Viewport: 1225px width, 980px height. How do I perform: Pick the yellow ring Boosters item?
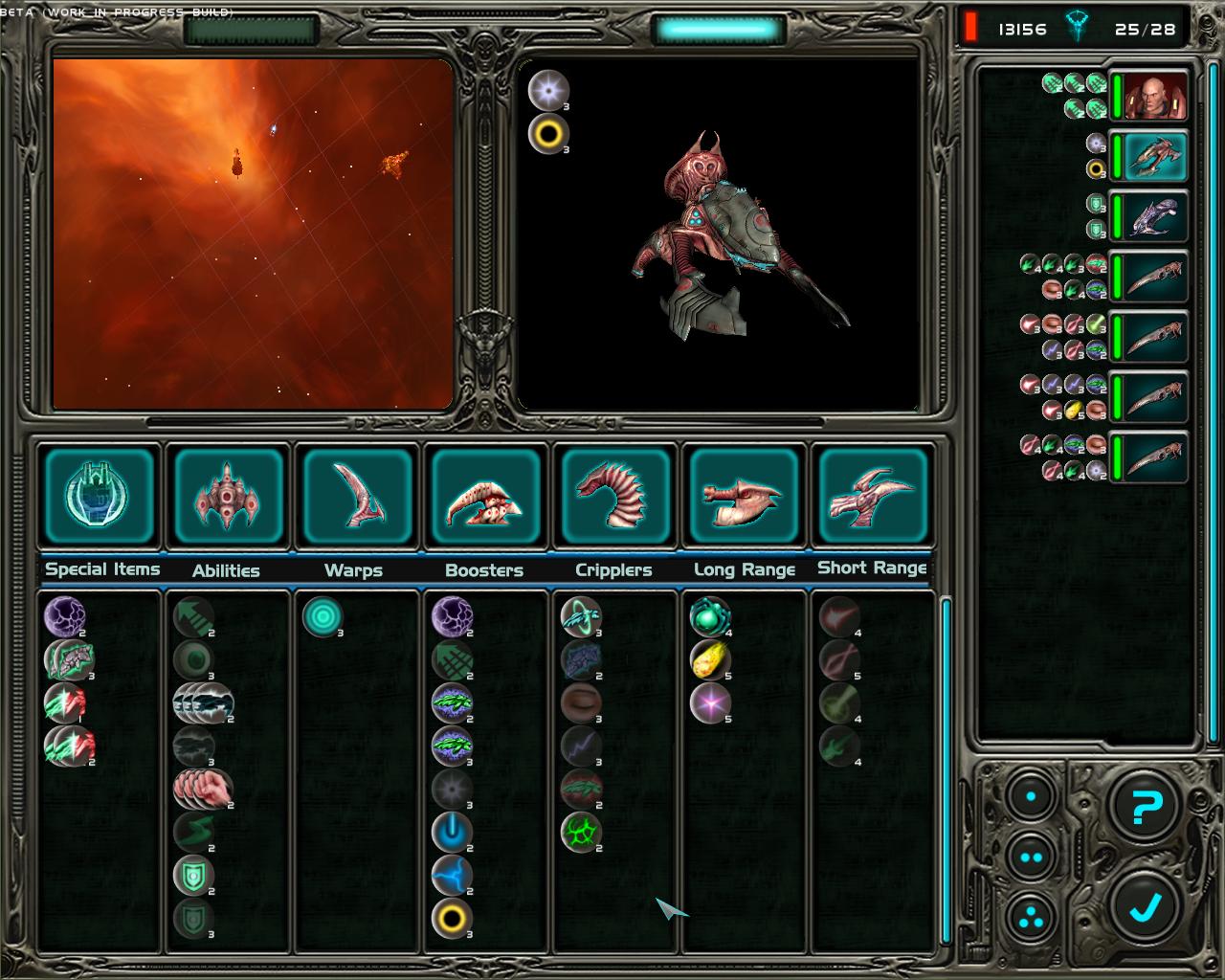451,919
